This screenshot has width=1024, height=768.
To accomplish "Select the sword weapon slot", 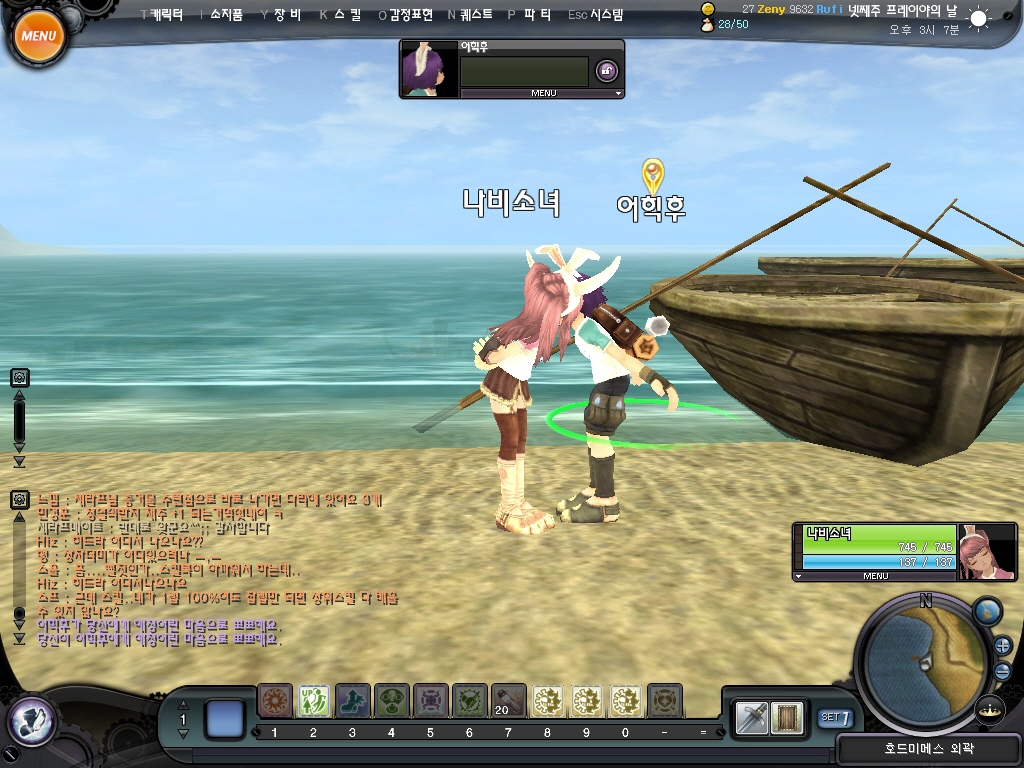I will click(x=752, y=717).
